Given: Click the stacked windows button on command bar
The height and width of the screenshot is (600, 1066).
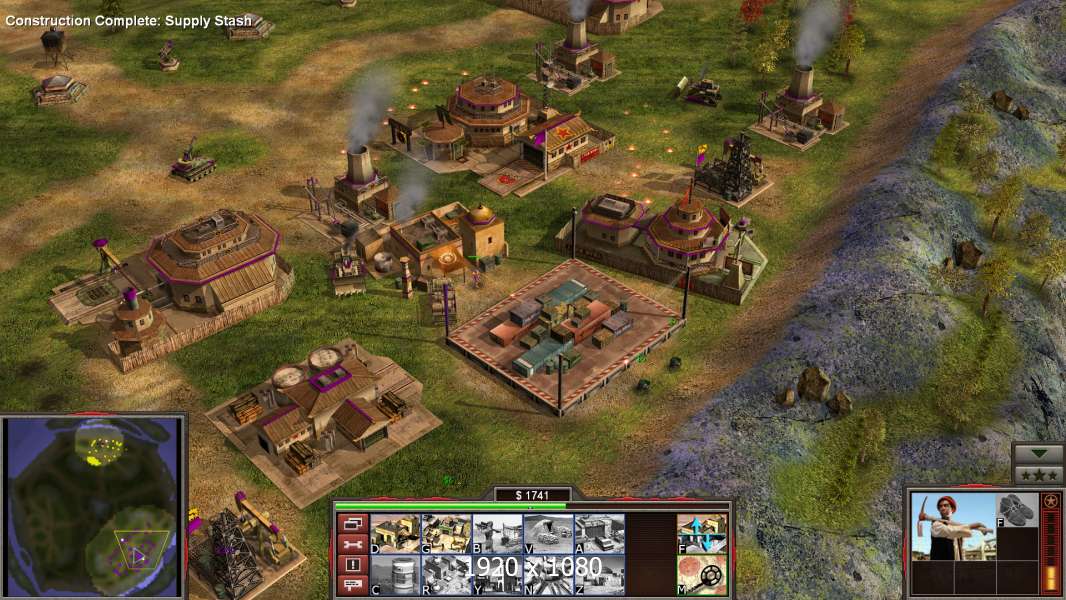Looking at the screenshot, I should click(x=352, y=523).
